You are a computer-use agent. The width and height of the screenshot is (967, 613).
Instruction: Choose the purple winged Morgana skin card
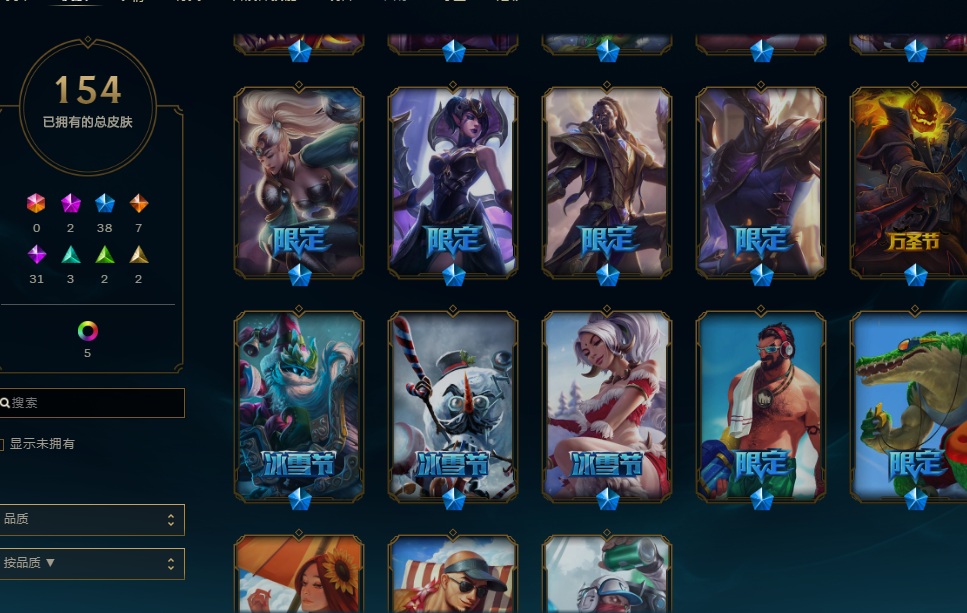(453, 182)
